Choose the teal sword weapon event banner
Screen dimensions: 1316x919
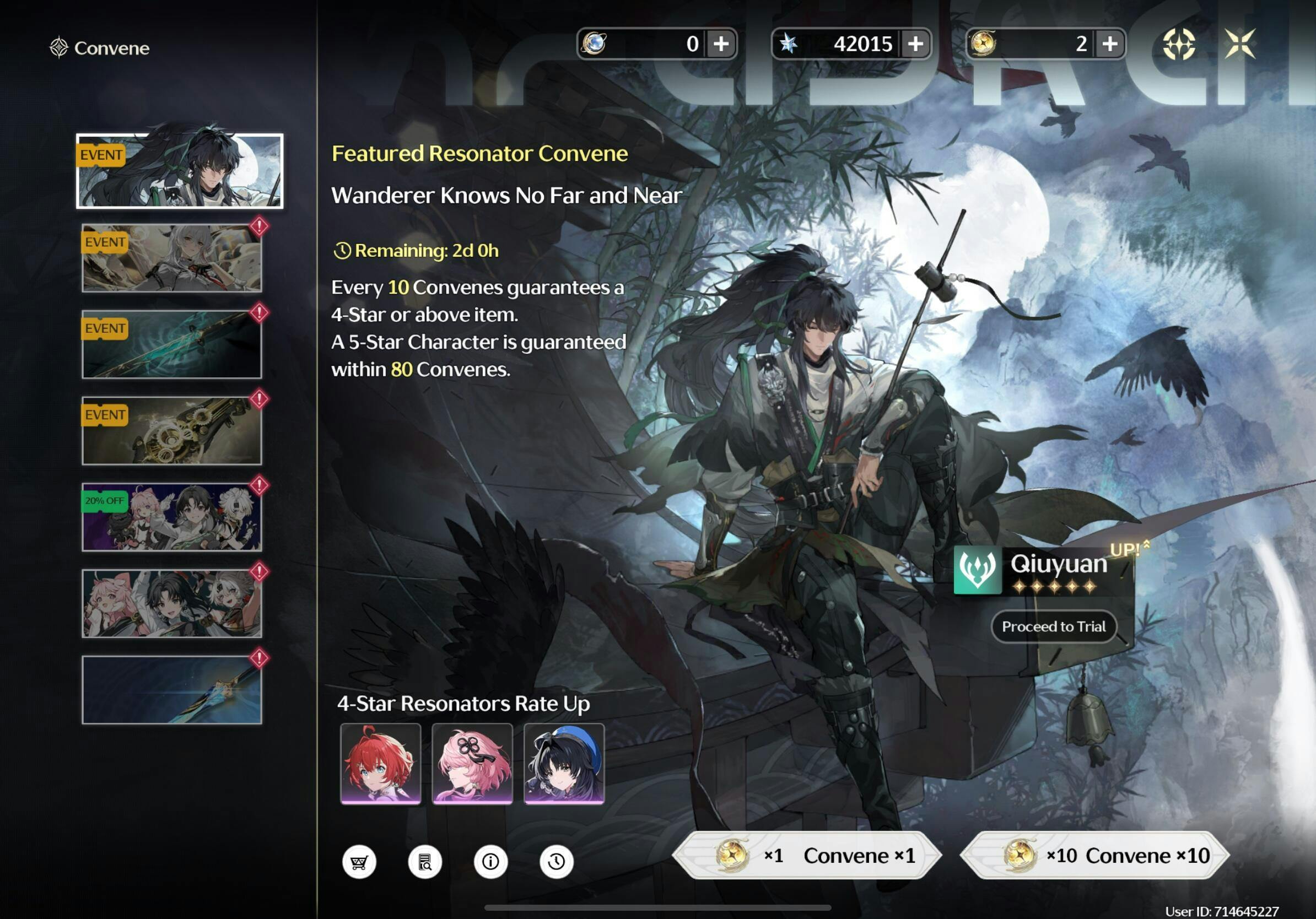point(171,344)
